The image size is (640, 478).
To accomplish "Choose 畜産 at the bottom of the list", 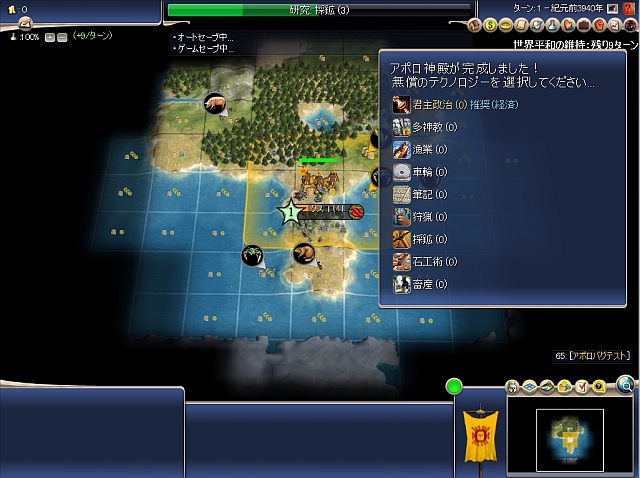I will point(425,284).
